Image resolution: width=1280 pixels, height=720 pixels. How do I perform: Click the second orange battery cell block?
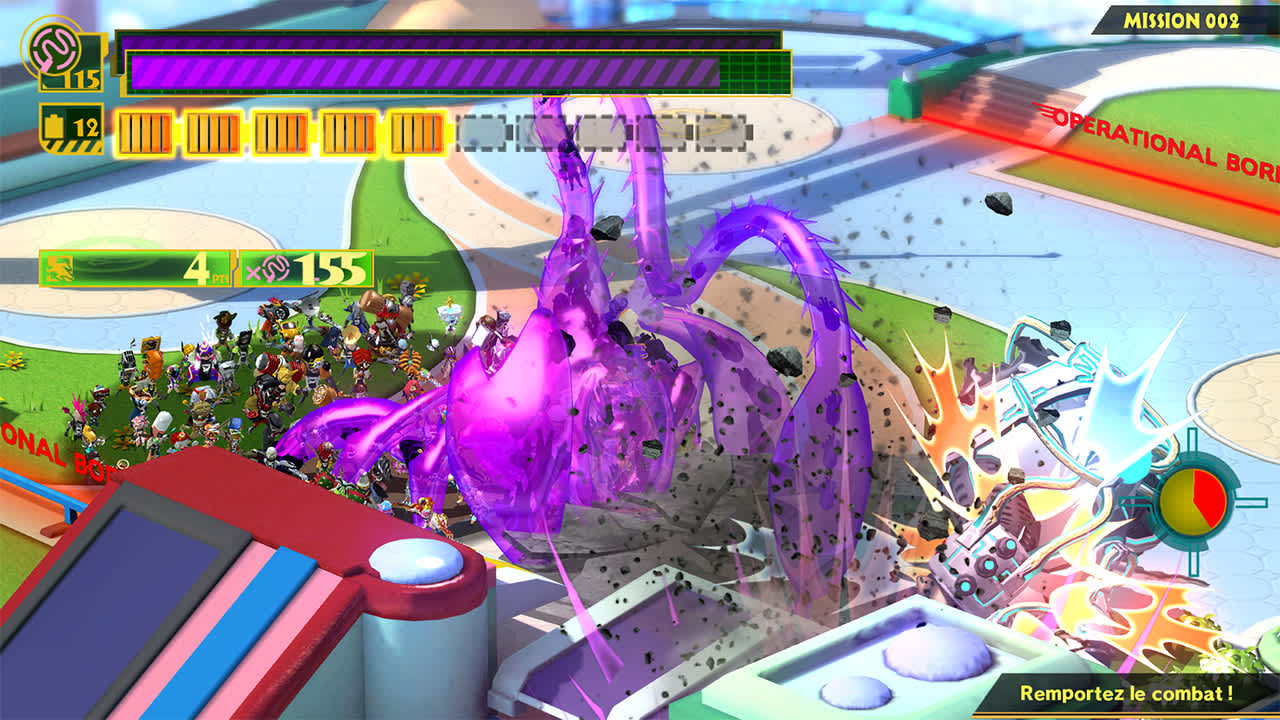click(x=212, y=133)
